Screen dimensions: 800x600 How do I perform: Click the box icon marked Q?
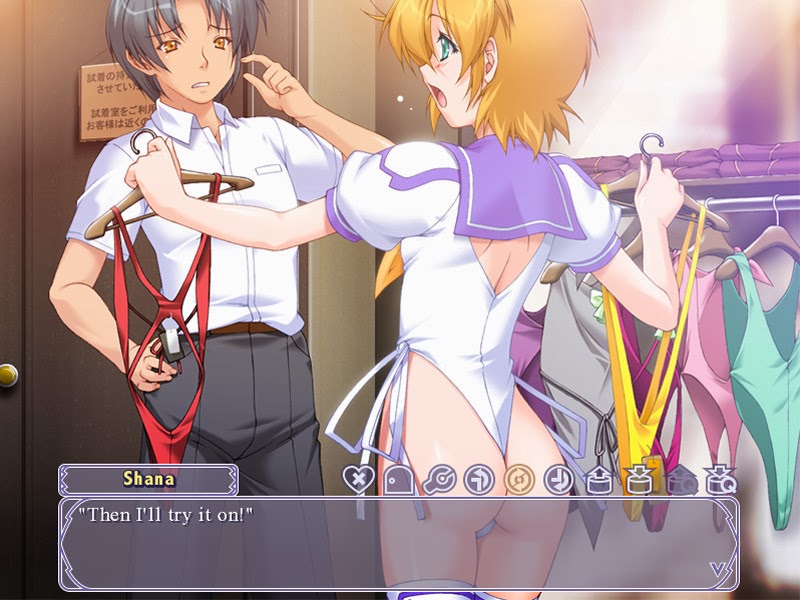click(x=717, y=479)
